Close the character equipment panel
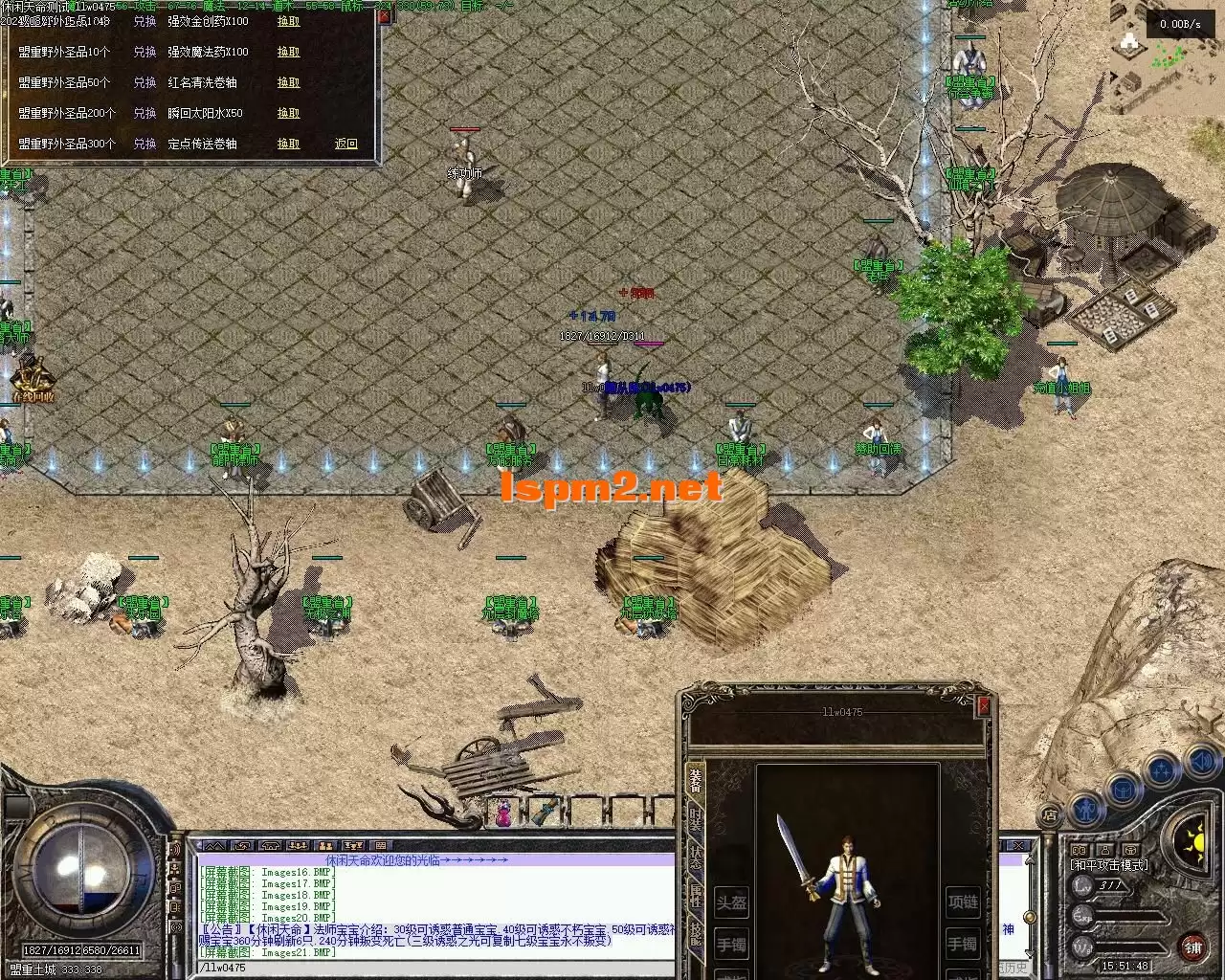 coord(983,706)
